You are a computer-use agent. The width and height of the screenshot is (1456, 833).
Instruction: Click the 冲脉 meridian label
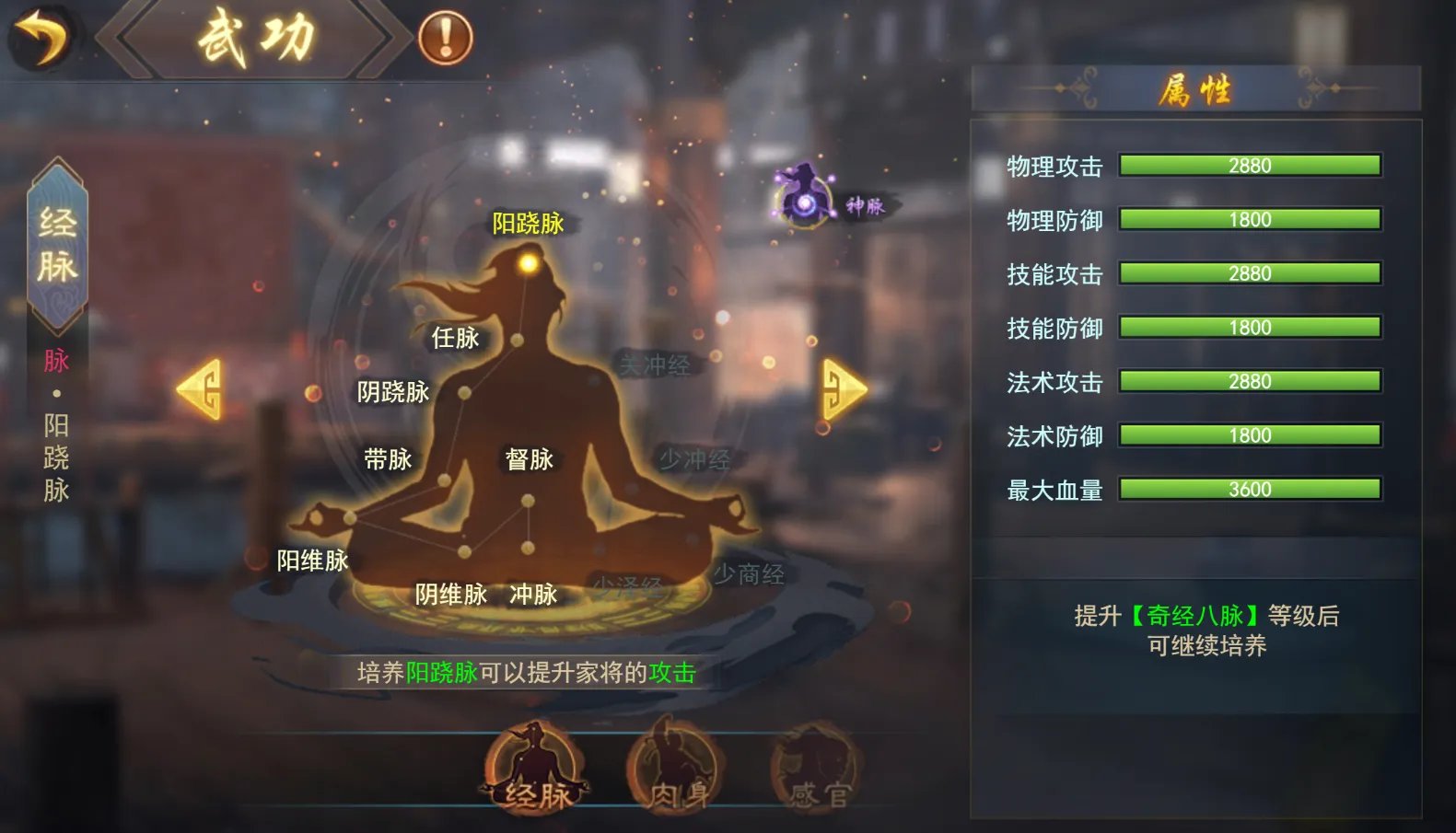[535, 596]
